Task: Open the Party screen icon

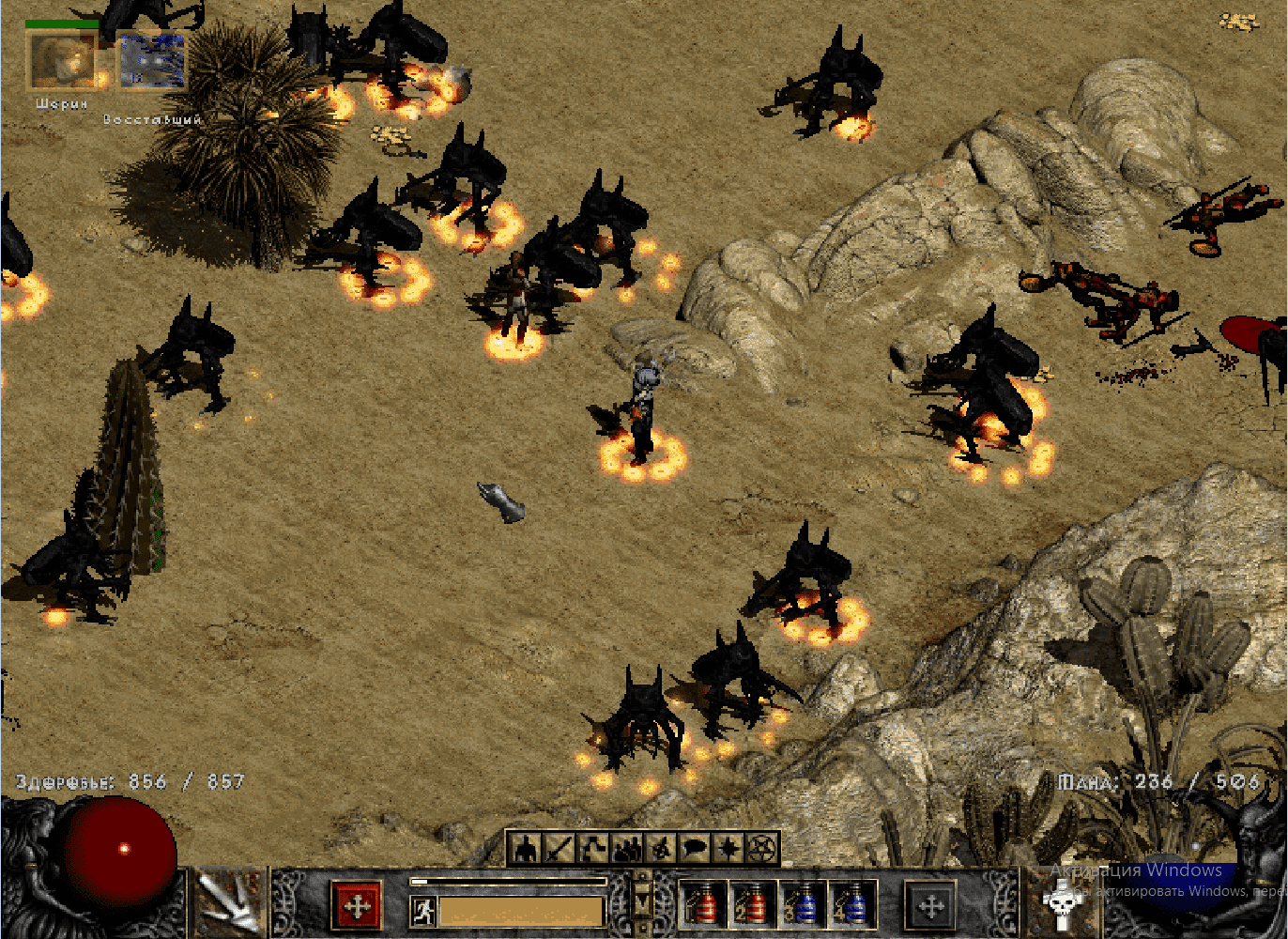Action: click(x=629, y=848)
